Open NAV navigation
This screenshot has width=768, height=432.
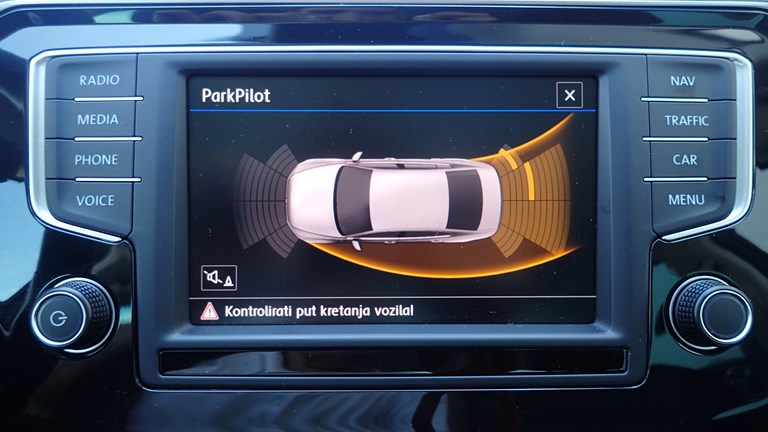pos(683,80)
